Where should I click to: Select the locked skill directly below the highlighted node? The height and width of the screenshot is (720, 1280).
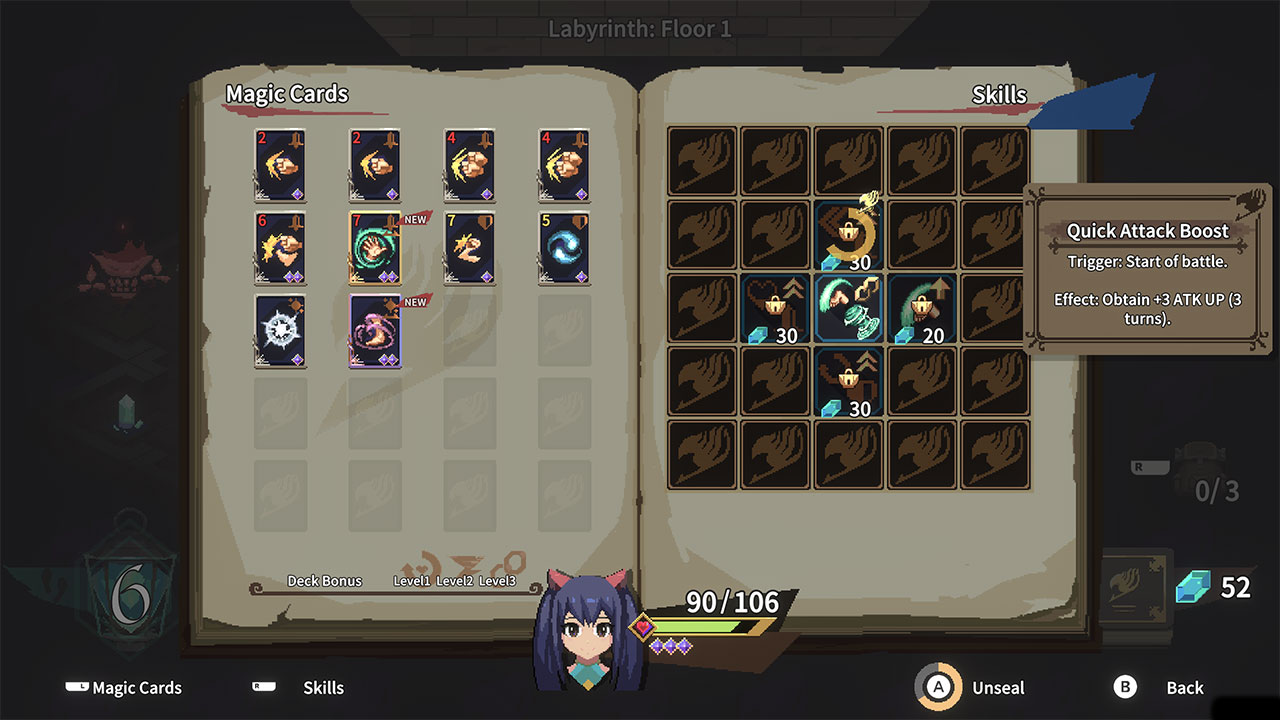pyautogui.click(x=848, y=383)
